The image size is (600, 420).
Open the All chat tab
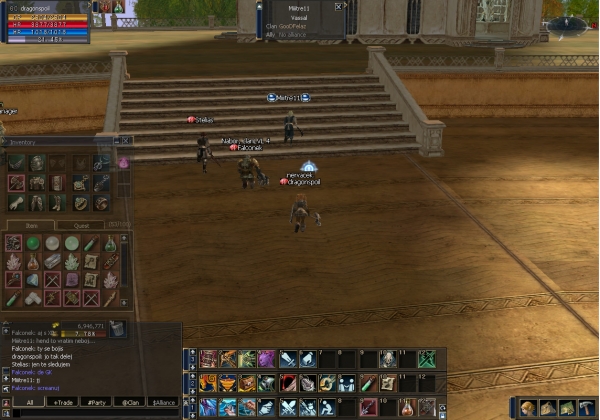[30, 402]
